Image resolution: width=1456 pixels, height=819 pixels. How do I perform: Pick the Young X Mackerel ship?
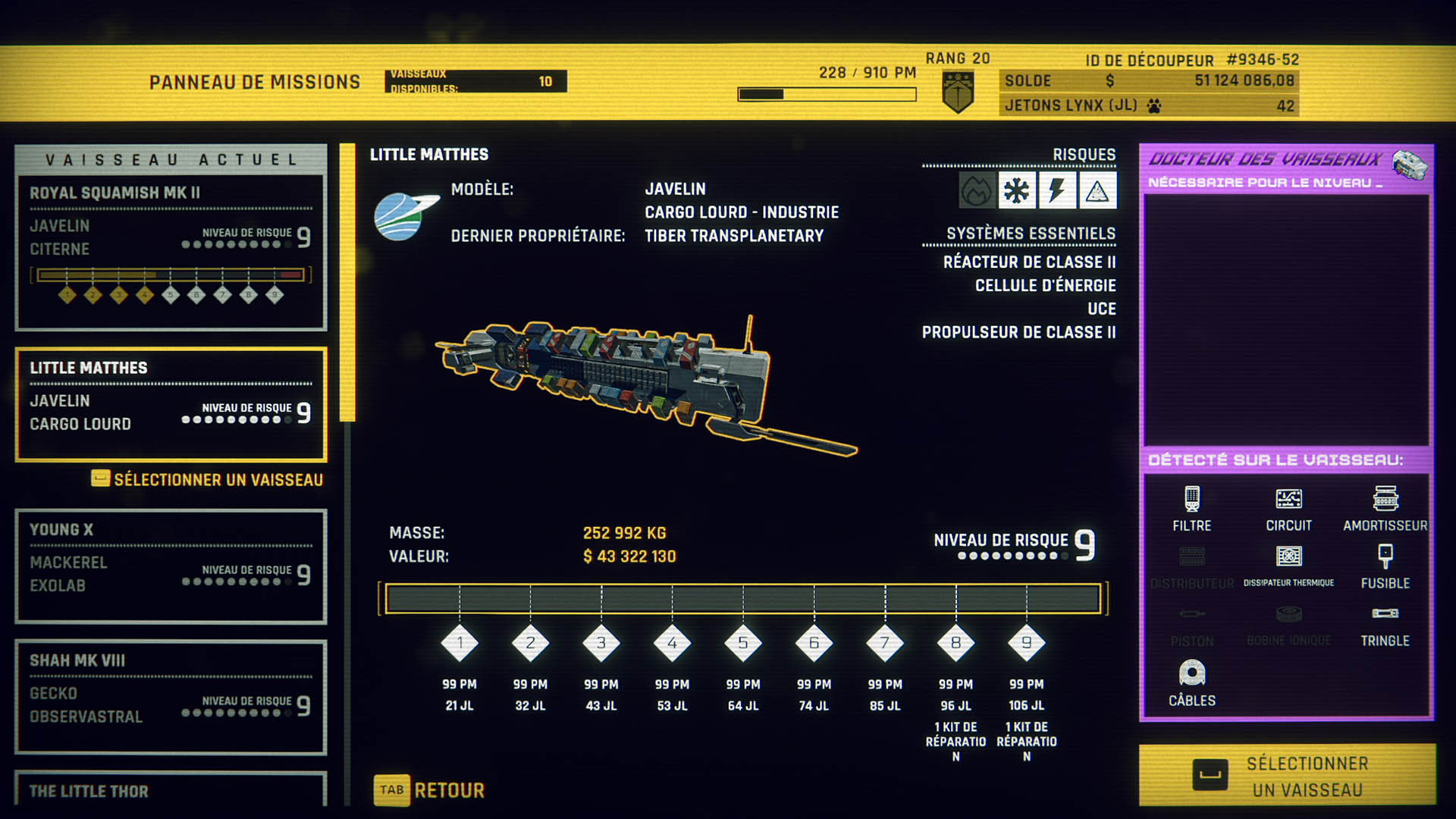pyautogui.click(x=171, y=566)
